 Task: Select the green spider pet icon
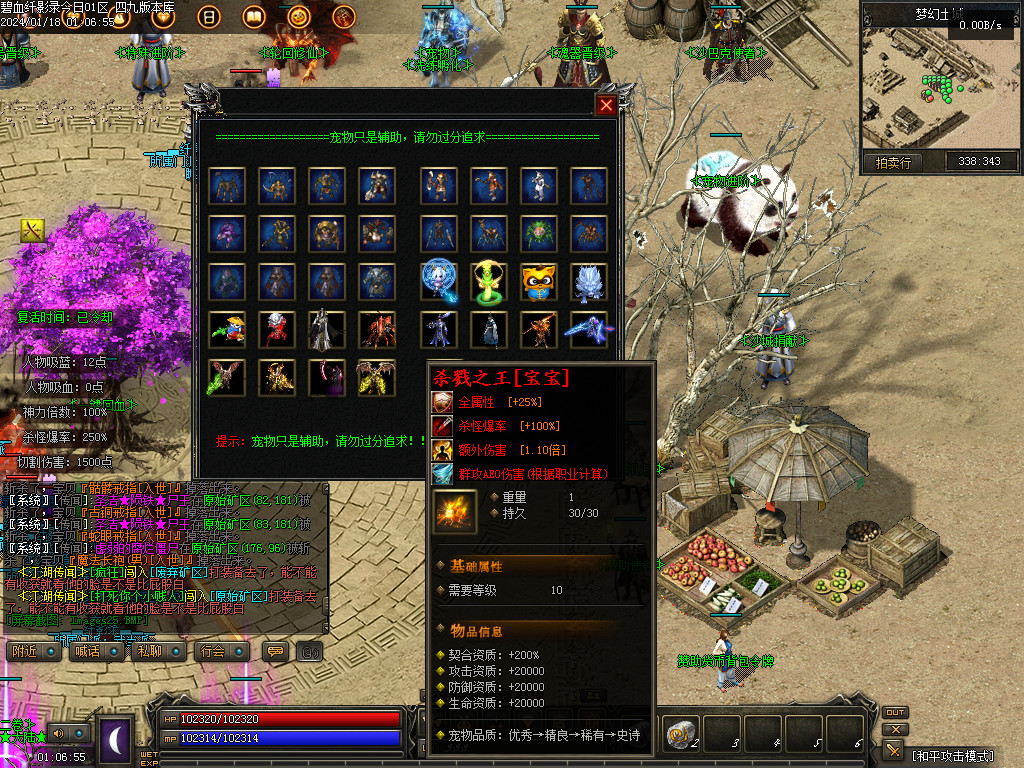(x=539, y=234)
